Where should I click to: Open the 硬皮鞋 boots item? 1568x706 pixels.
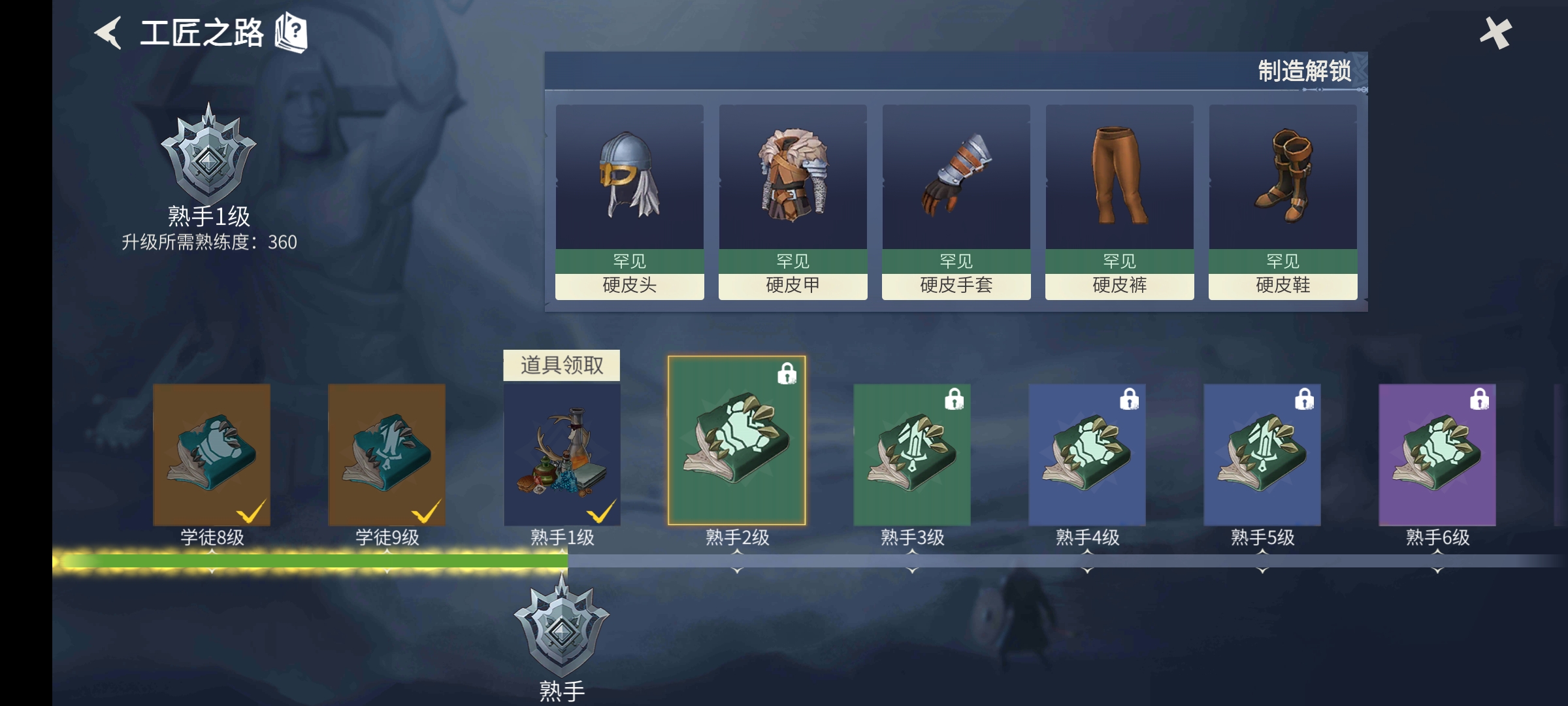[1282, 178]
